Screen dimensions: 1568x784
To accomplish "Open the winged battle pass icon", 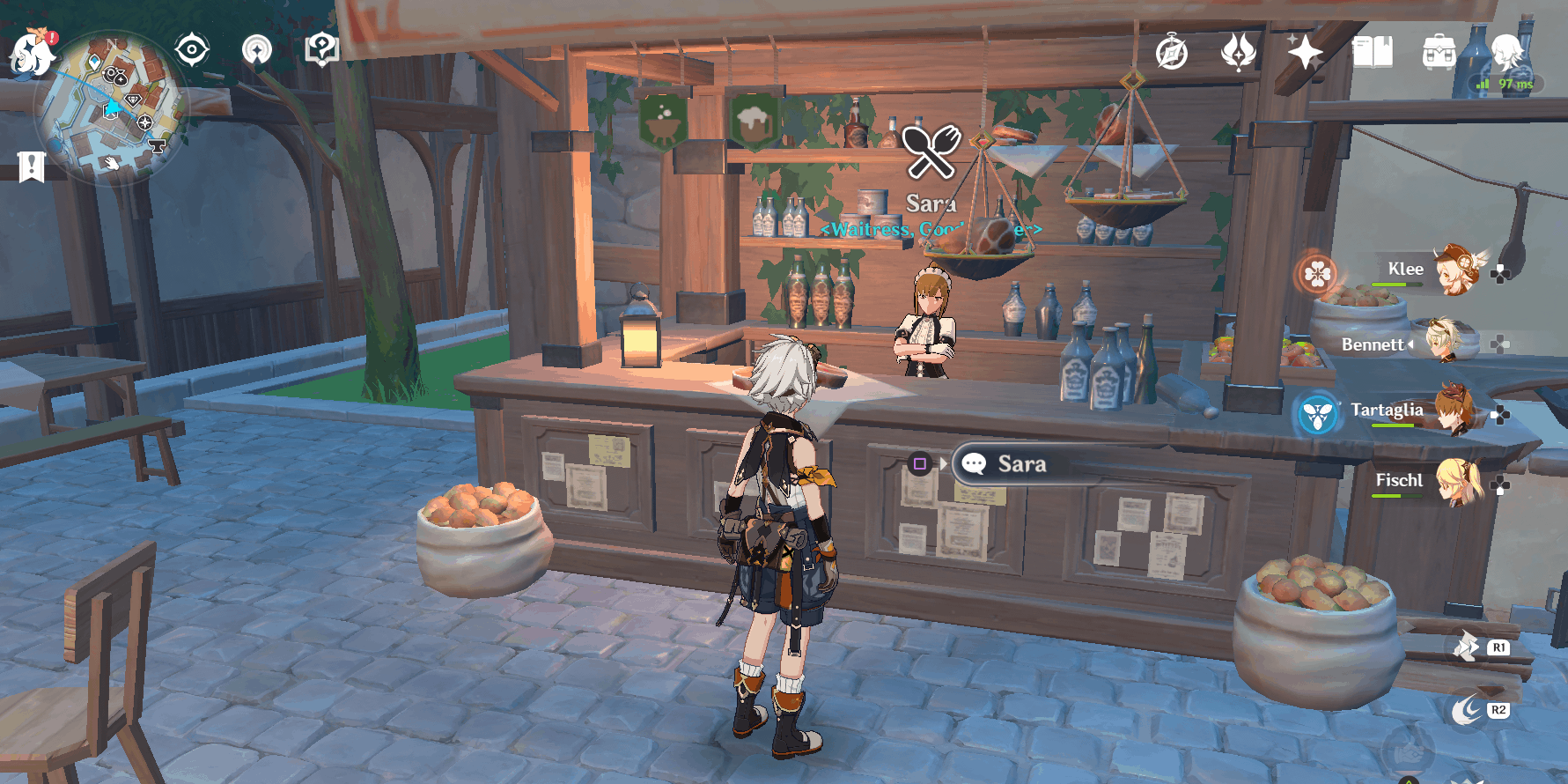I will point(1238,52).
